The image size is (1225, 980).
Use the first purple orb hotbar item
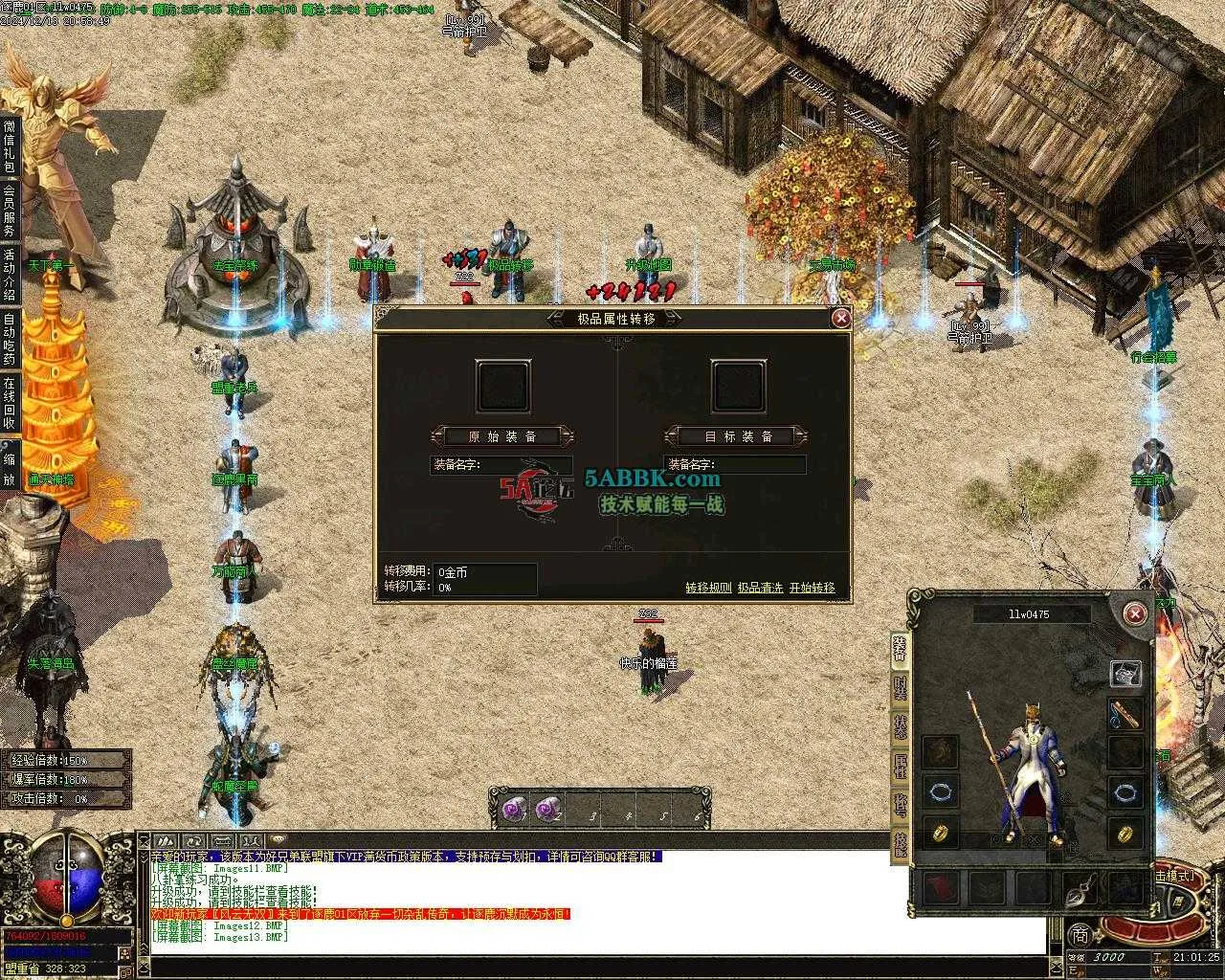514,810
